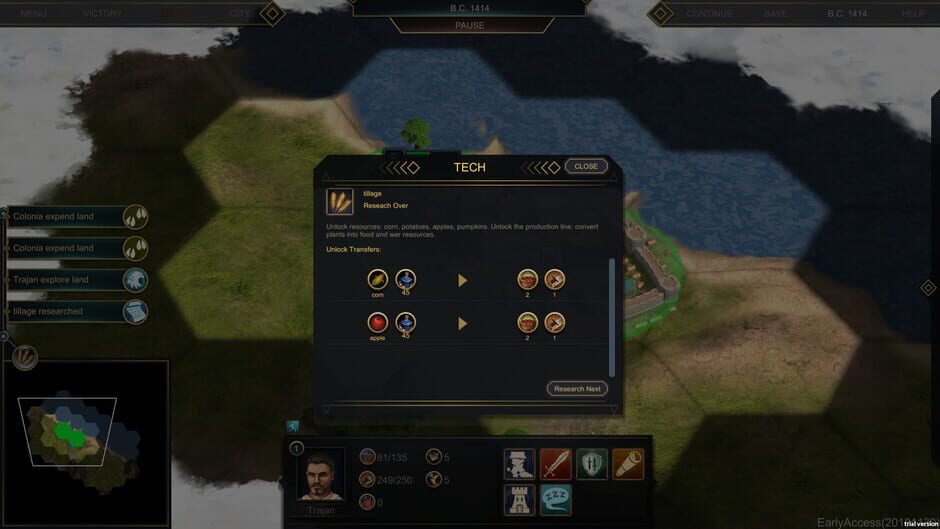This screenshot has height=529, width=940.
Task: Open the Menu in the top bar
Action: tap(34, 14)
